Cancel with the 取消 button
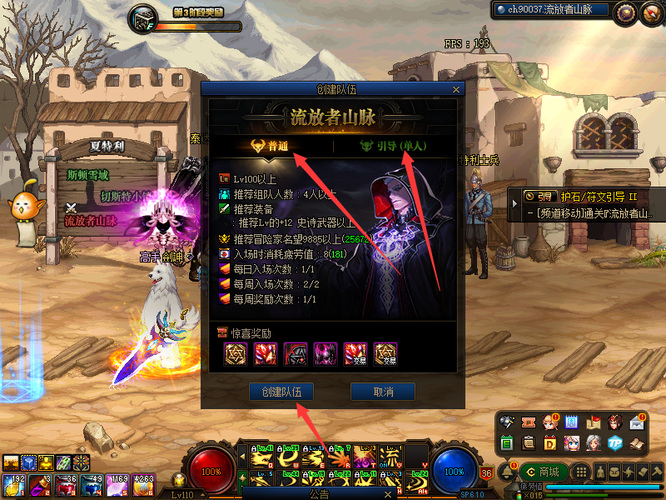Image resolution: width=666 pixels, height=500 pixels. coord(381,391)
